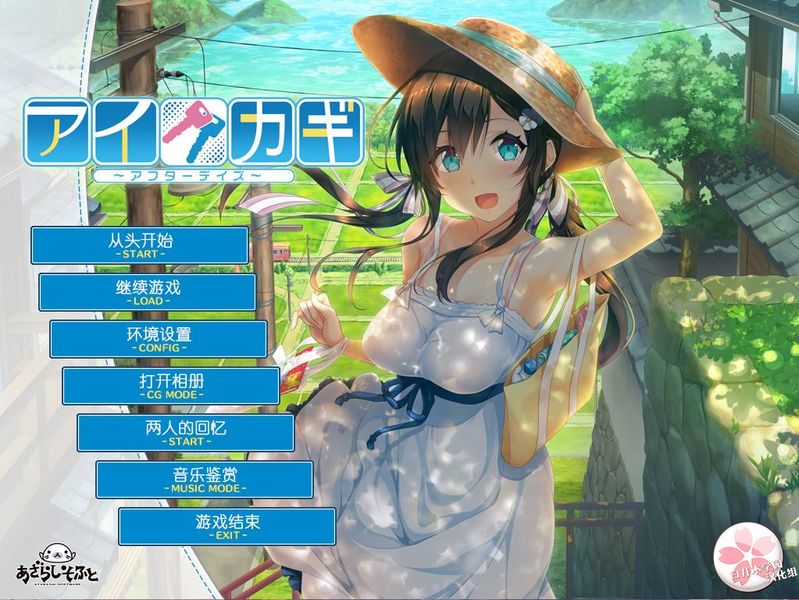Exit the game via 游戏结束
The width and height of the screenshot is (799, 600).
[226, 527]
